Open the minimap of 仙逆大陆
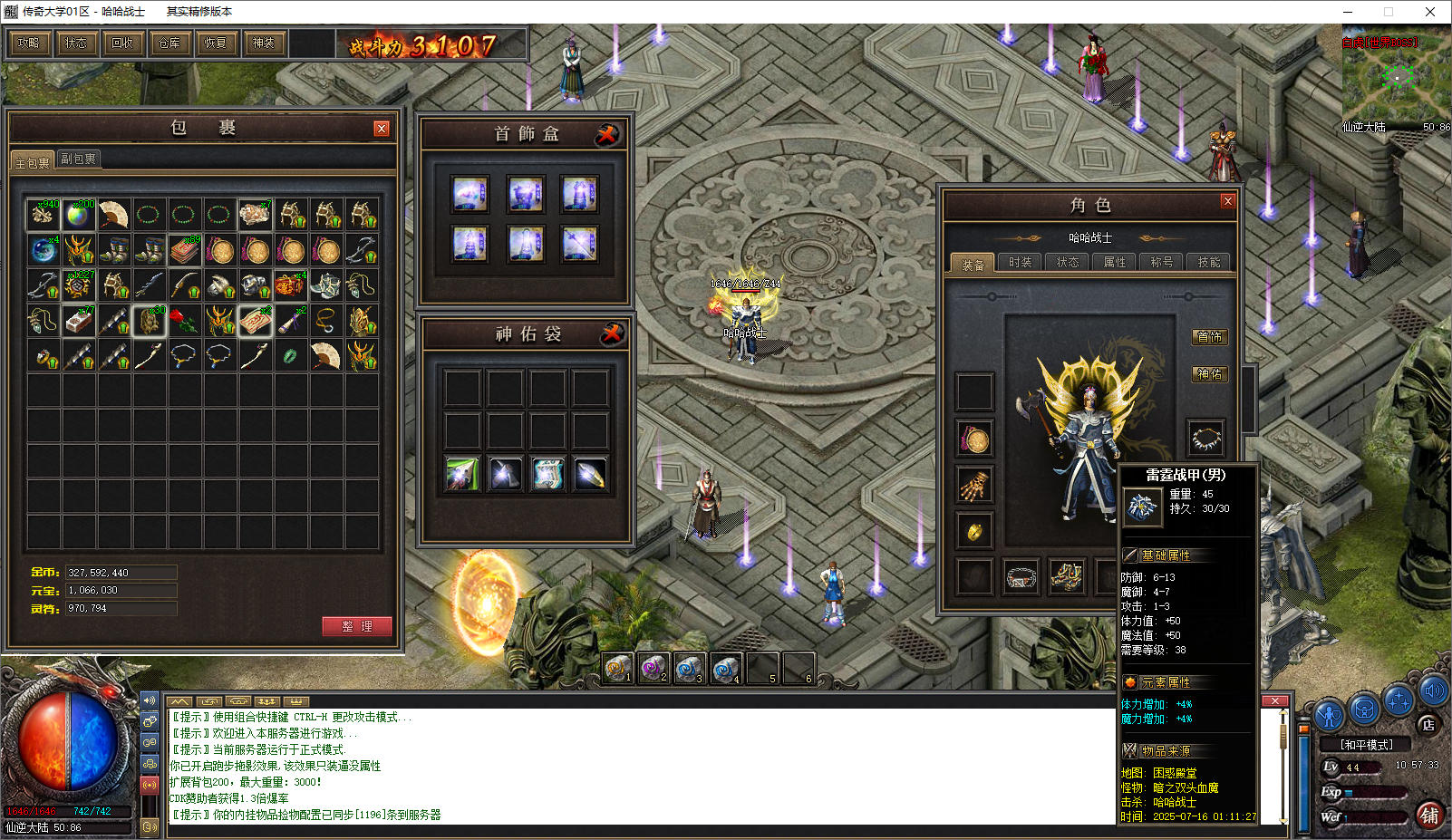The height and width of the screenshot is (840, 1452). point(1396,77)
